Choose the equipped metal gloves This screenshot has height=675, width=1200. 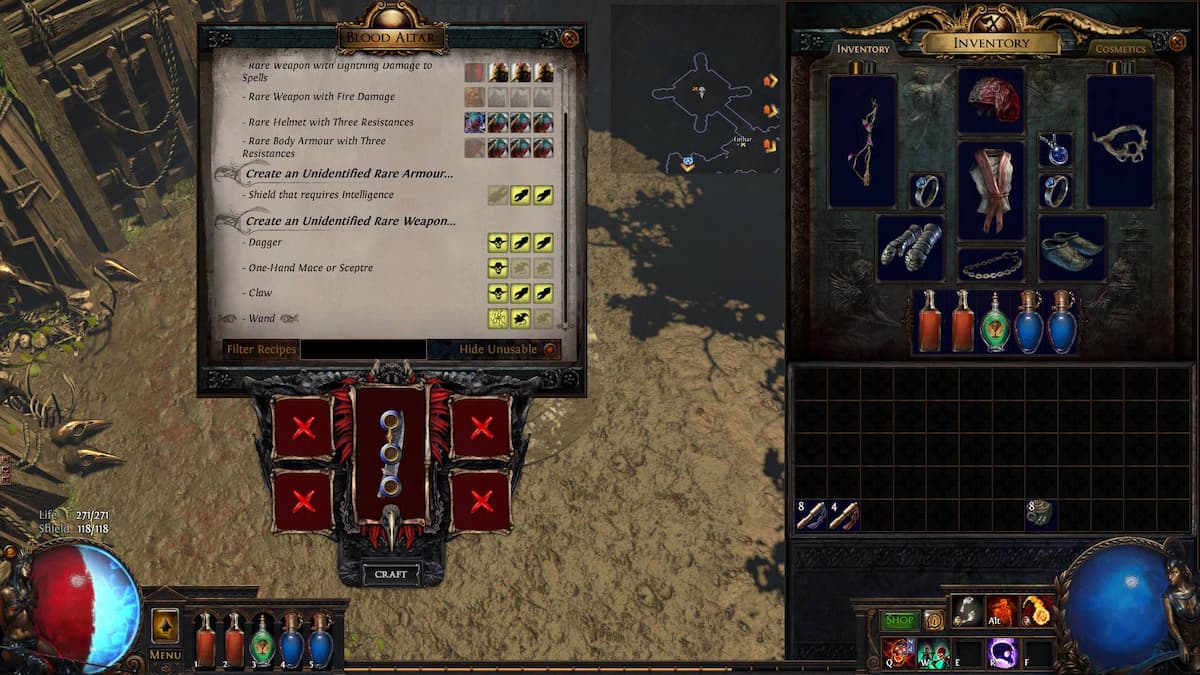tap(910, 247)
